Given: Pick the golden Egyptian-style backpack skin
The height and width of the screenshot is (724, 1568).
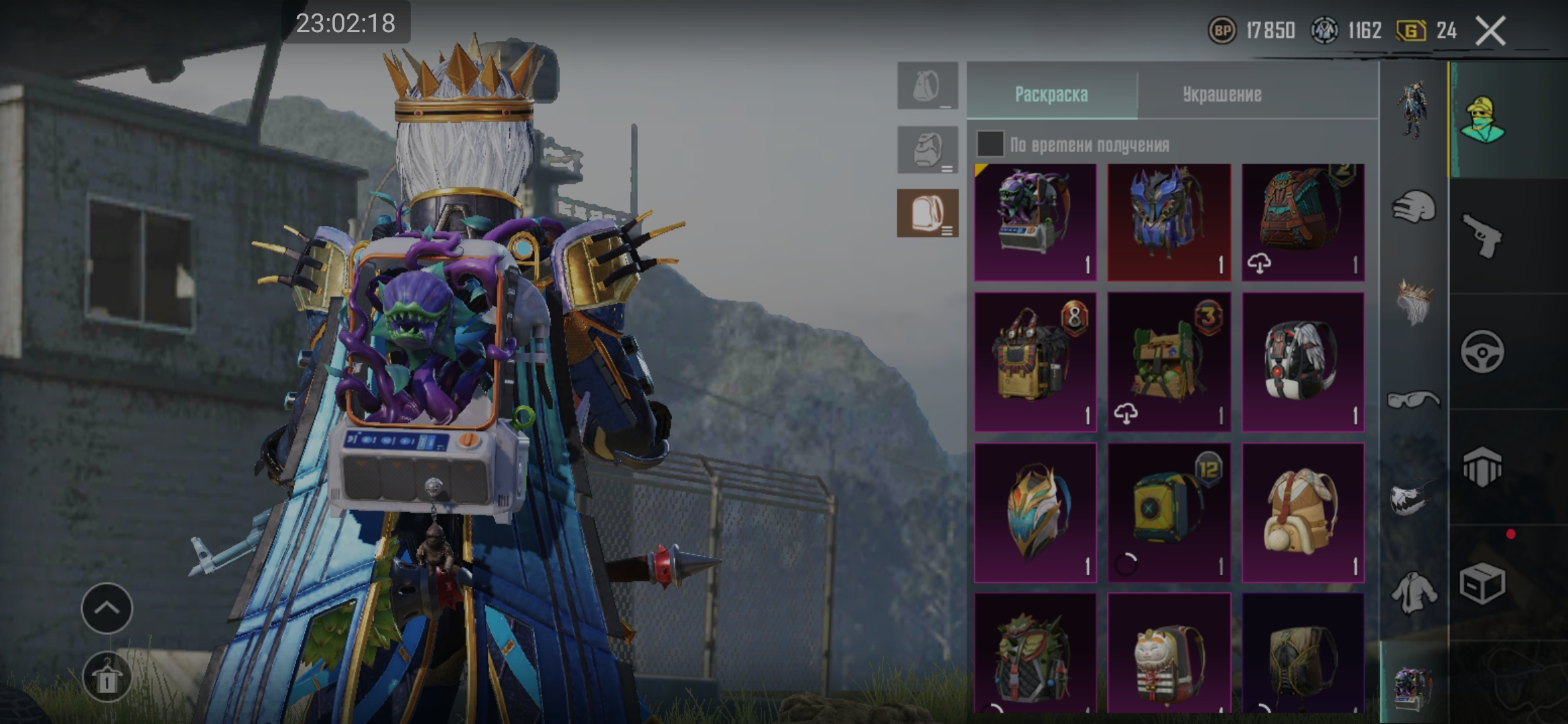Looking at the screenshot, I should point(1035,362).
